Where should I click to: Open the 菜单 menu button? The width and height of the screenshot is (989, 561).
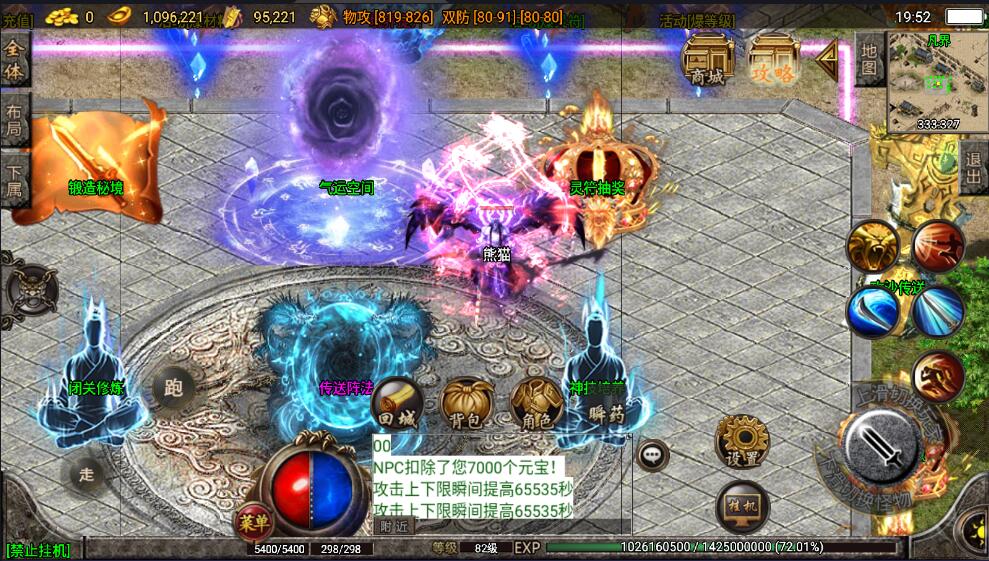252,521
